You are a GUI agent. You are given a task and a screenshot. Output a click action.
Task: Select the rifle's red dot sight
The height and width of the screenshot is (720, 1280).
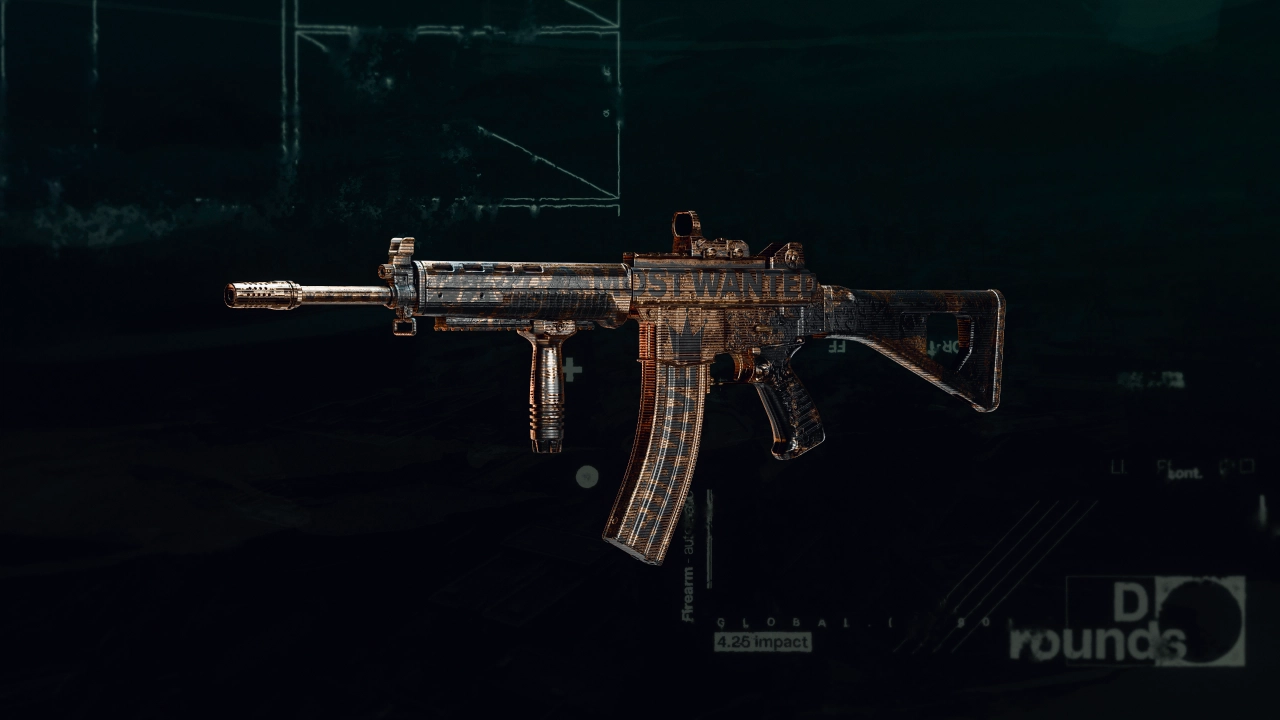pos(685,225)
